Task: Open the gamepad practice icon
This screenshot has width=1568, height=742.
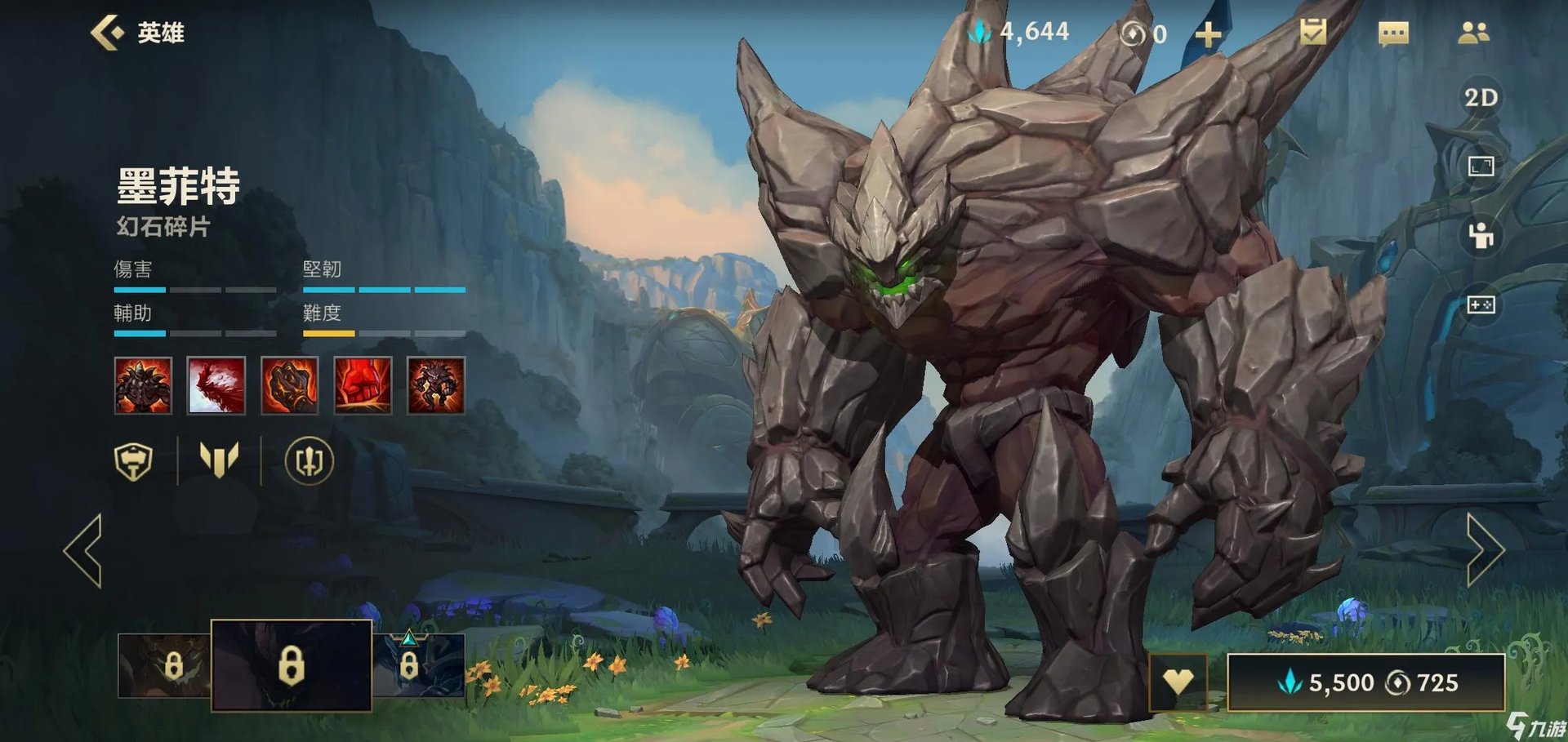Action: point(1481,304)
